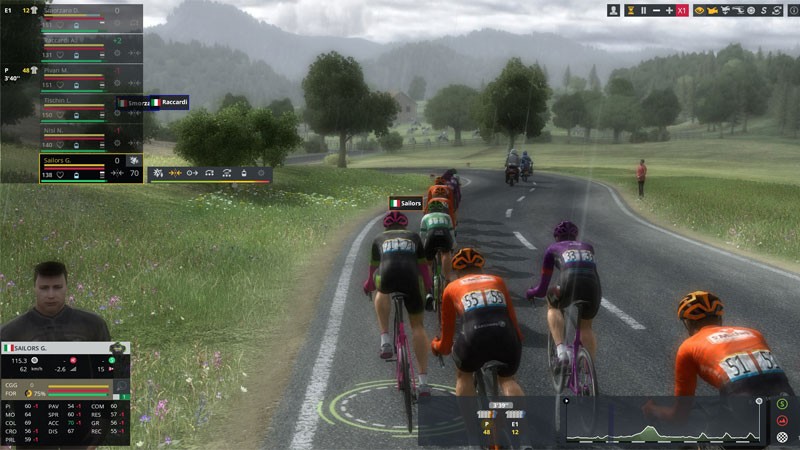Viewport: 800px width, 450px height.
Task: Decrease the race speed with minus
Action: click(657, 10)
